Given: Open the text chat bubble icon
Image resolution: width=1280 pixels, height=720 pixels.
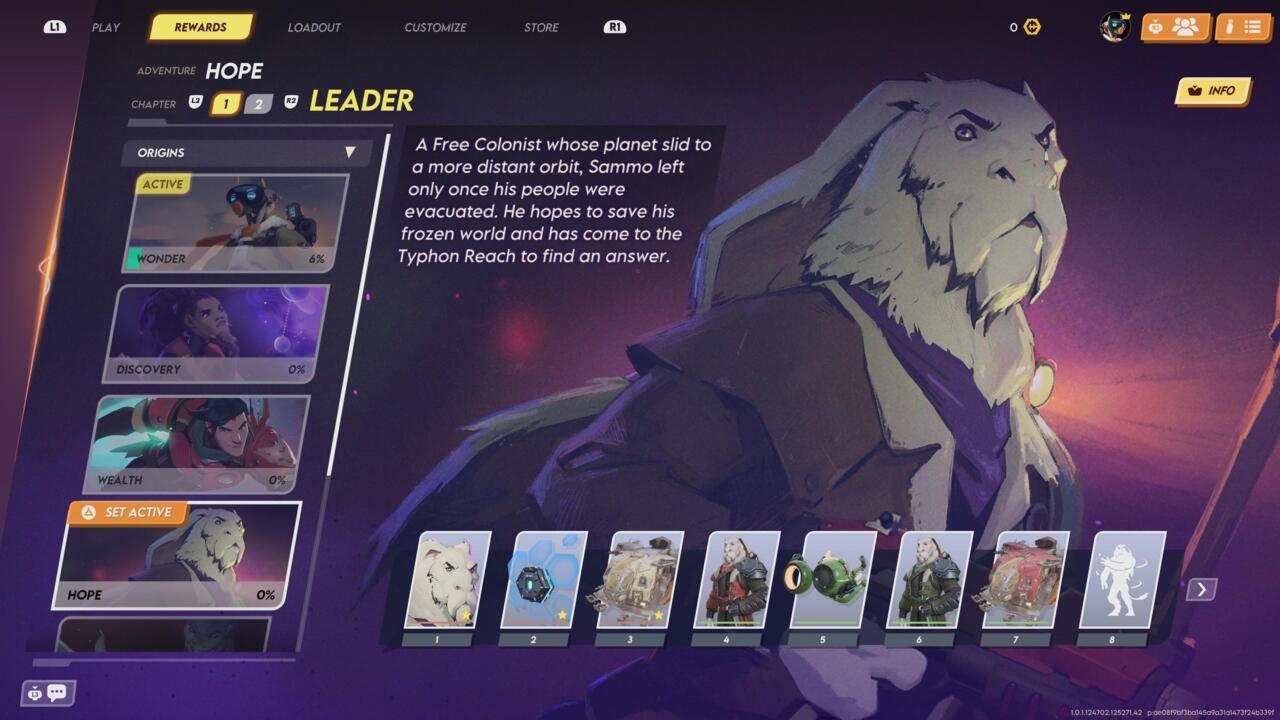Looking at the screenshot, I should pyautogui.click(x=57, y=692).
